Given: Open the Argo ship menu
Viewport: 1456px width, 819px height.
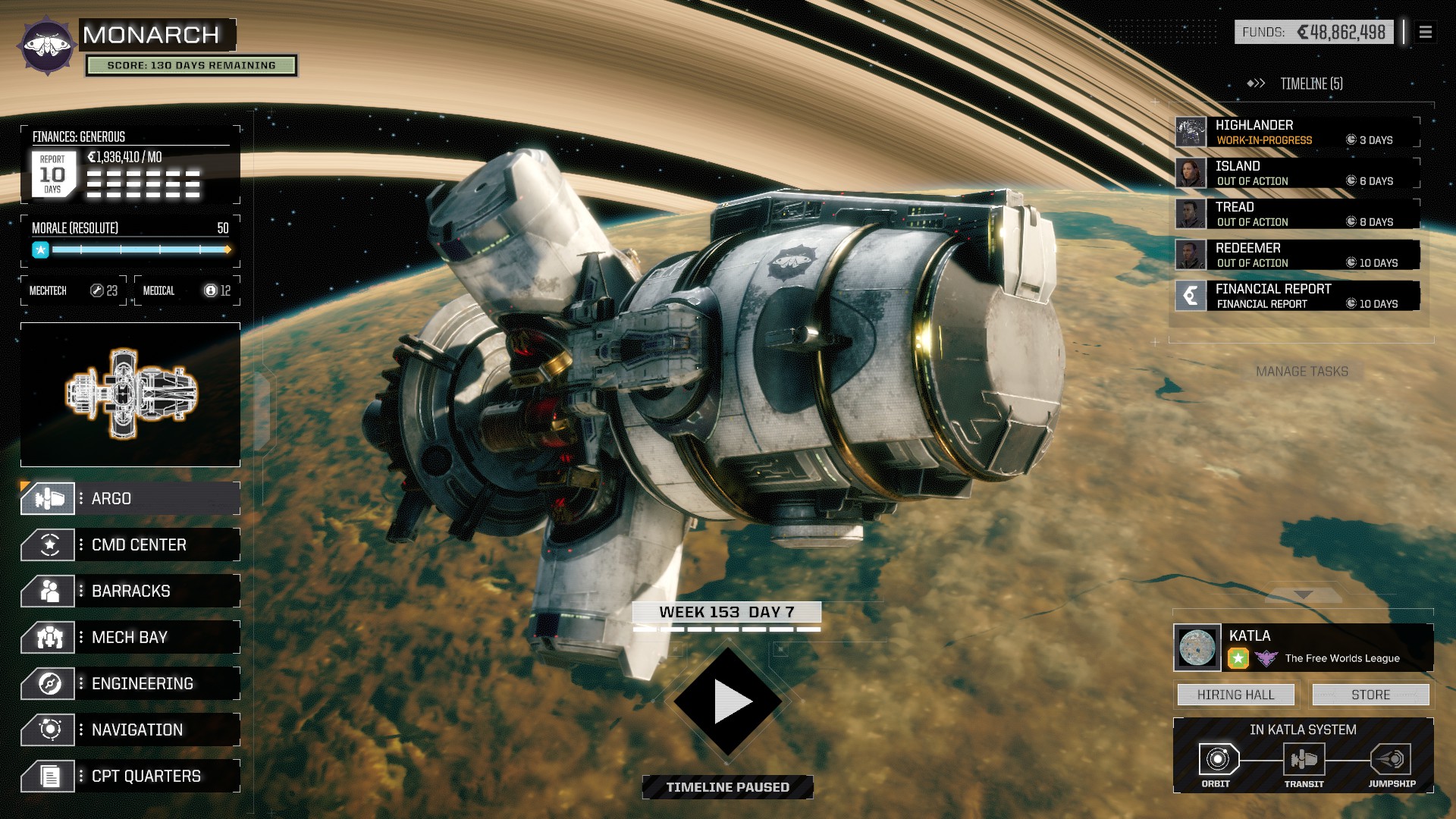Looking at the screenshot, I should point(130,499).
